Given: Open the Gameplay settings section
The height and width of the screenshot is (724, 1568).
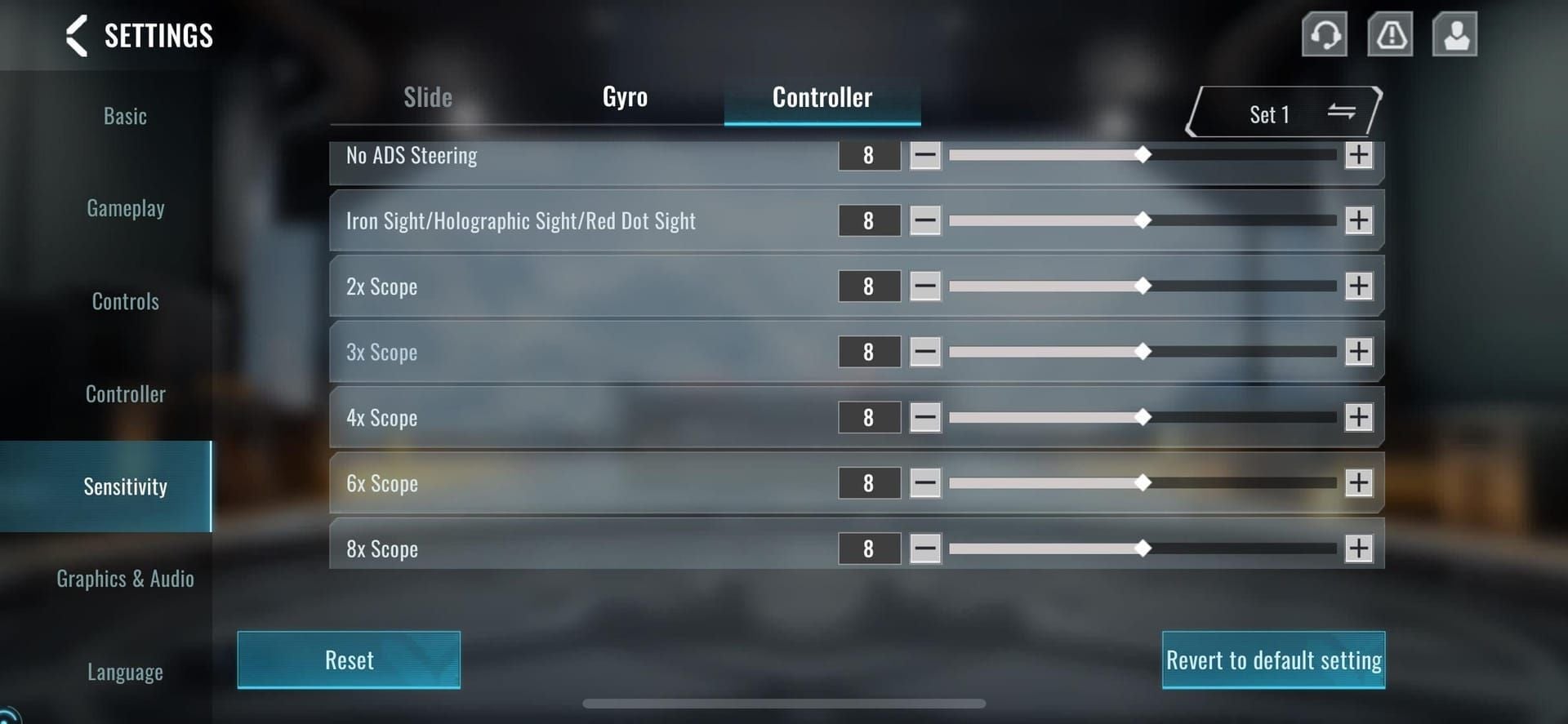Looking at the screenshot, I should point(125,209).
